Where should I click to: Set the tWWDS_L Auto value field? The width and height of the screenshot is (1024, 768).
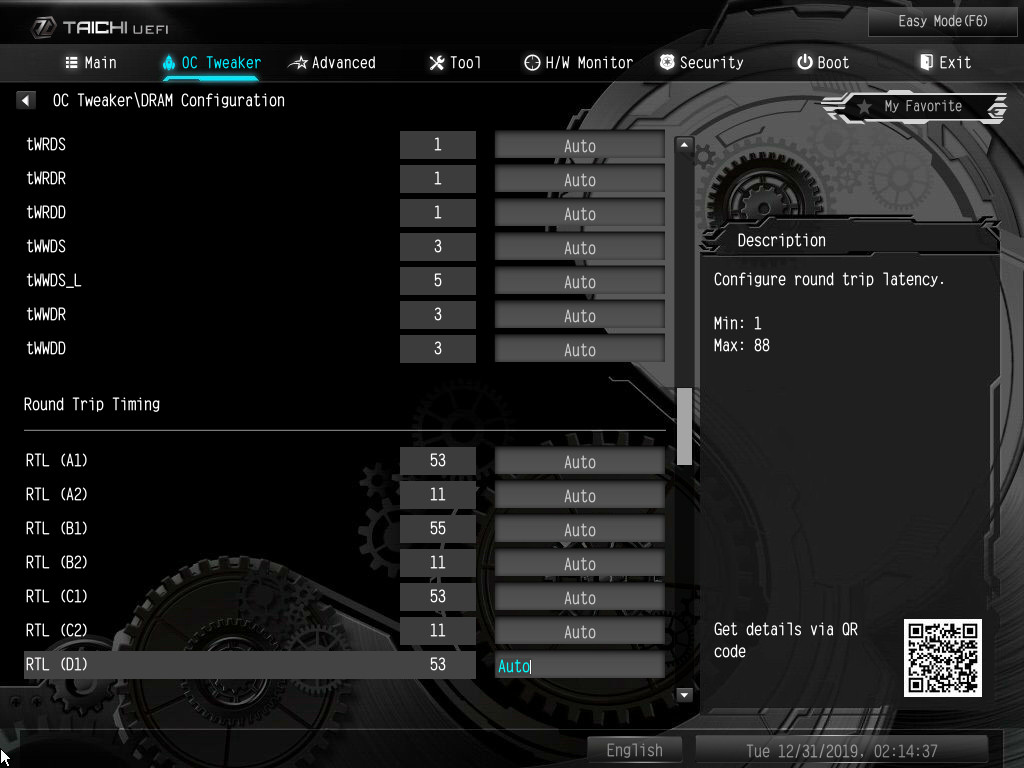coord(579,282)
